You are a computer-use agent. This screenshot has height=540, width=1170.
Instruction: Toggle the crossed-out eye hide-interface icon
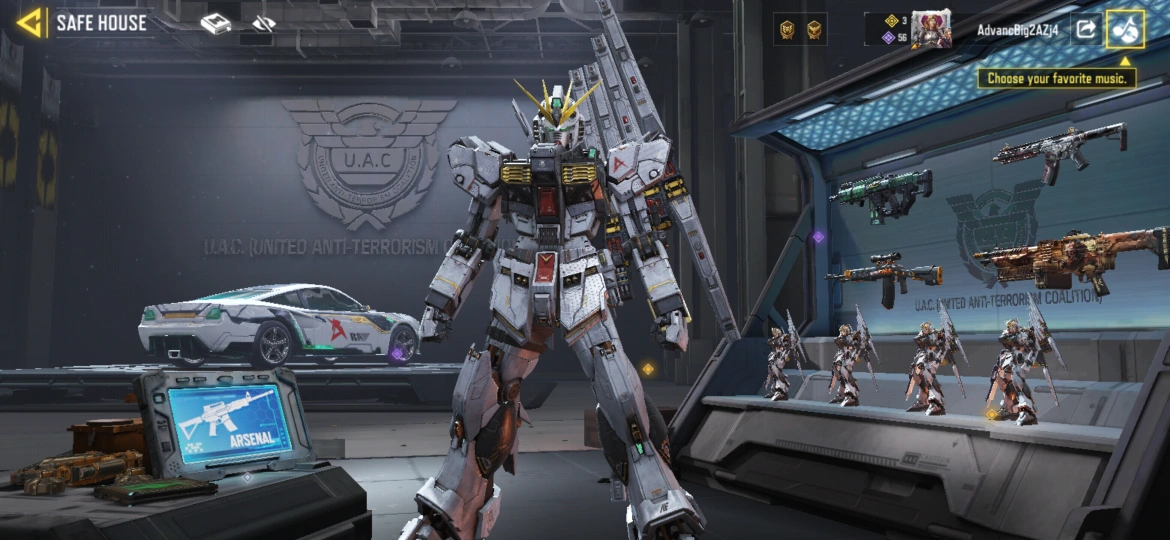(x=263, y=23)
